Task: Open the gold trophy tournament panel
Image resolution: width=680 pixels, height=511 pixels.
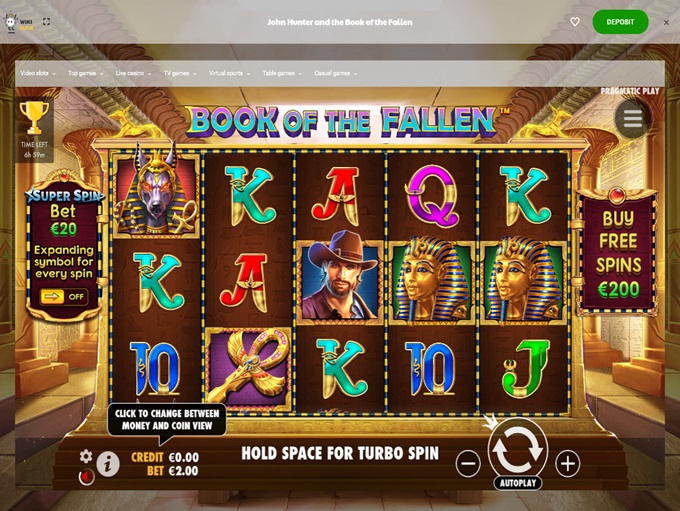Action: [x=33, y=118]
